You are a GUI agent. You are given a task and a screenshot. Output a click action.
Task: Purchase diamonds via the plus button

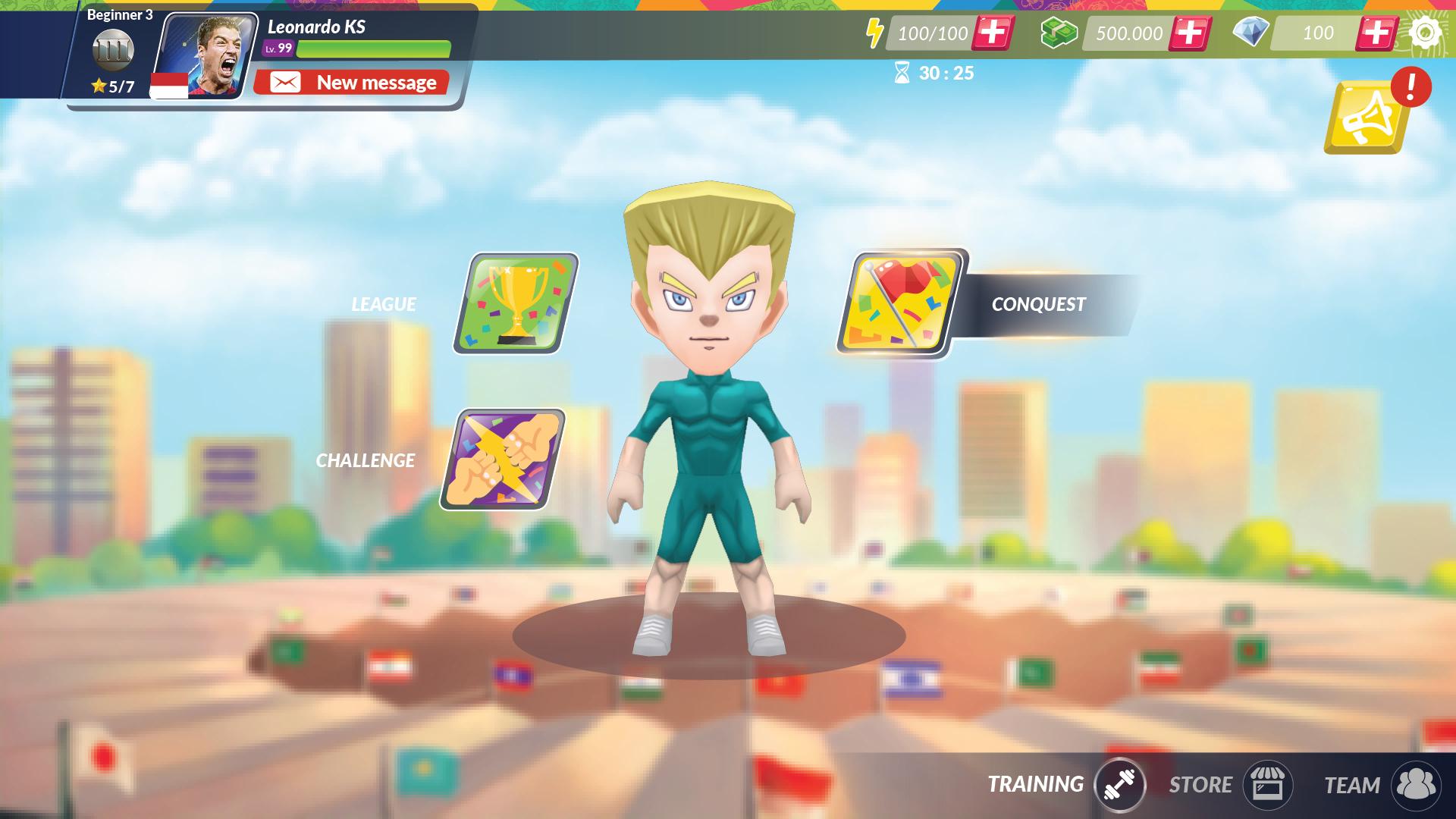1376,33
